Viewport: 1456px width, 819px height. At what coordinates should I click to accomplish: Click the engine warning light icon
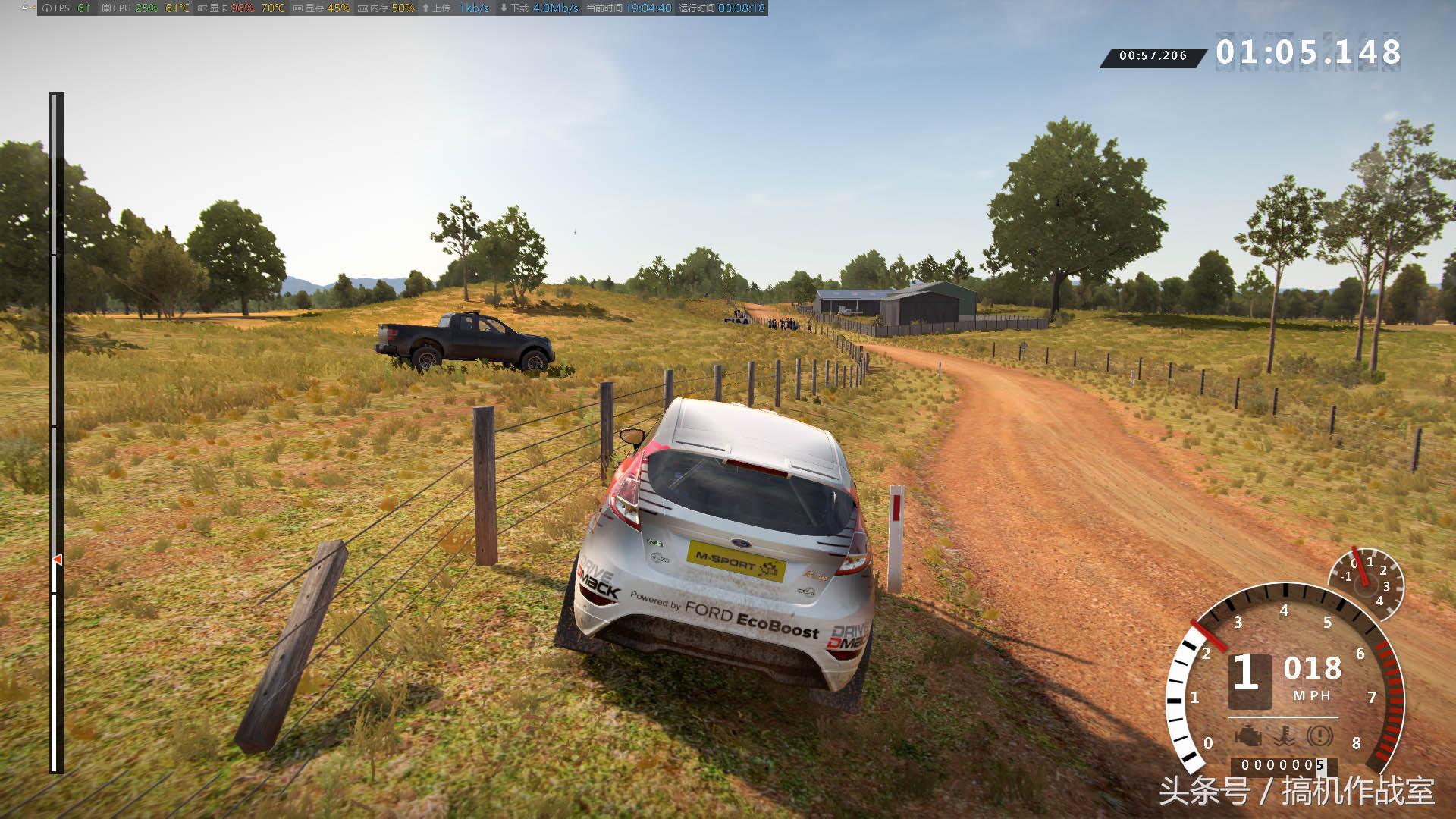tap(1247, 736)
